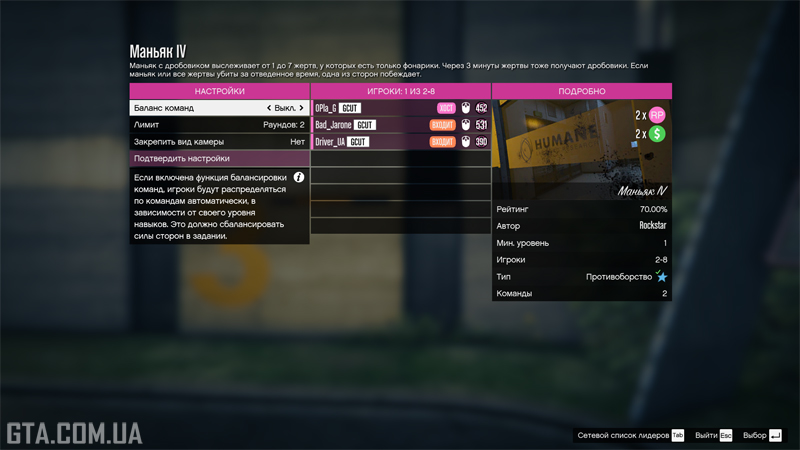Image resolution: width=800 pixels, height=450 pixels.
Task: Switch to the ПОДРОБНО column header
Action: [581, 91]
